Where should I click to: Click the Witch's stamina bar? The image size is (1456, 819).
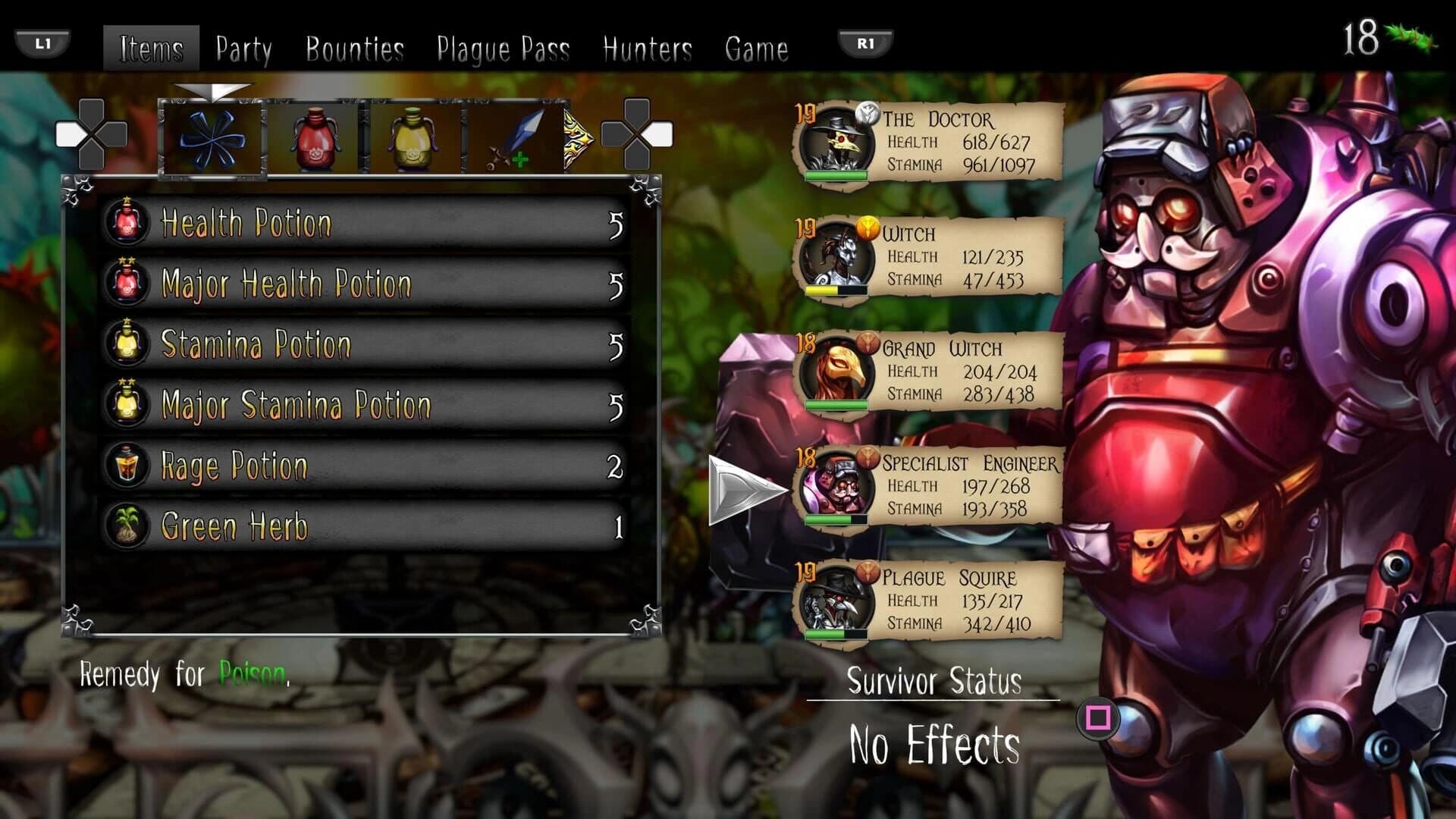click(838, 290)
